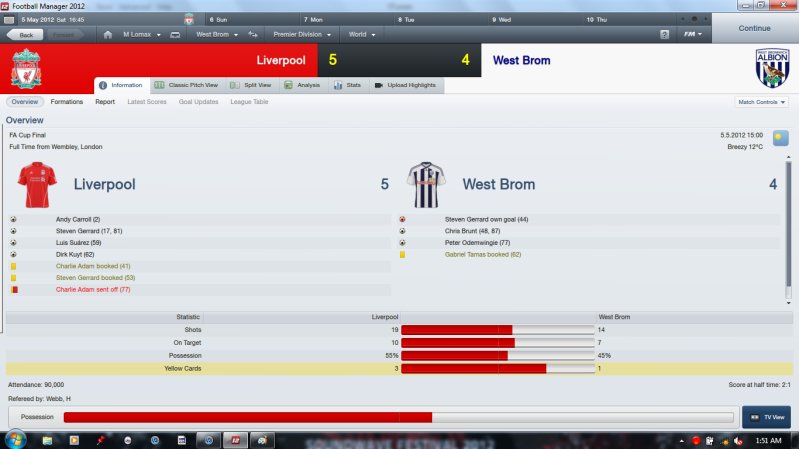Launch TV View
Viewport: 799px width, 449px height.
click(768, 417)
